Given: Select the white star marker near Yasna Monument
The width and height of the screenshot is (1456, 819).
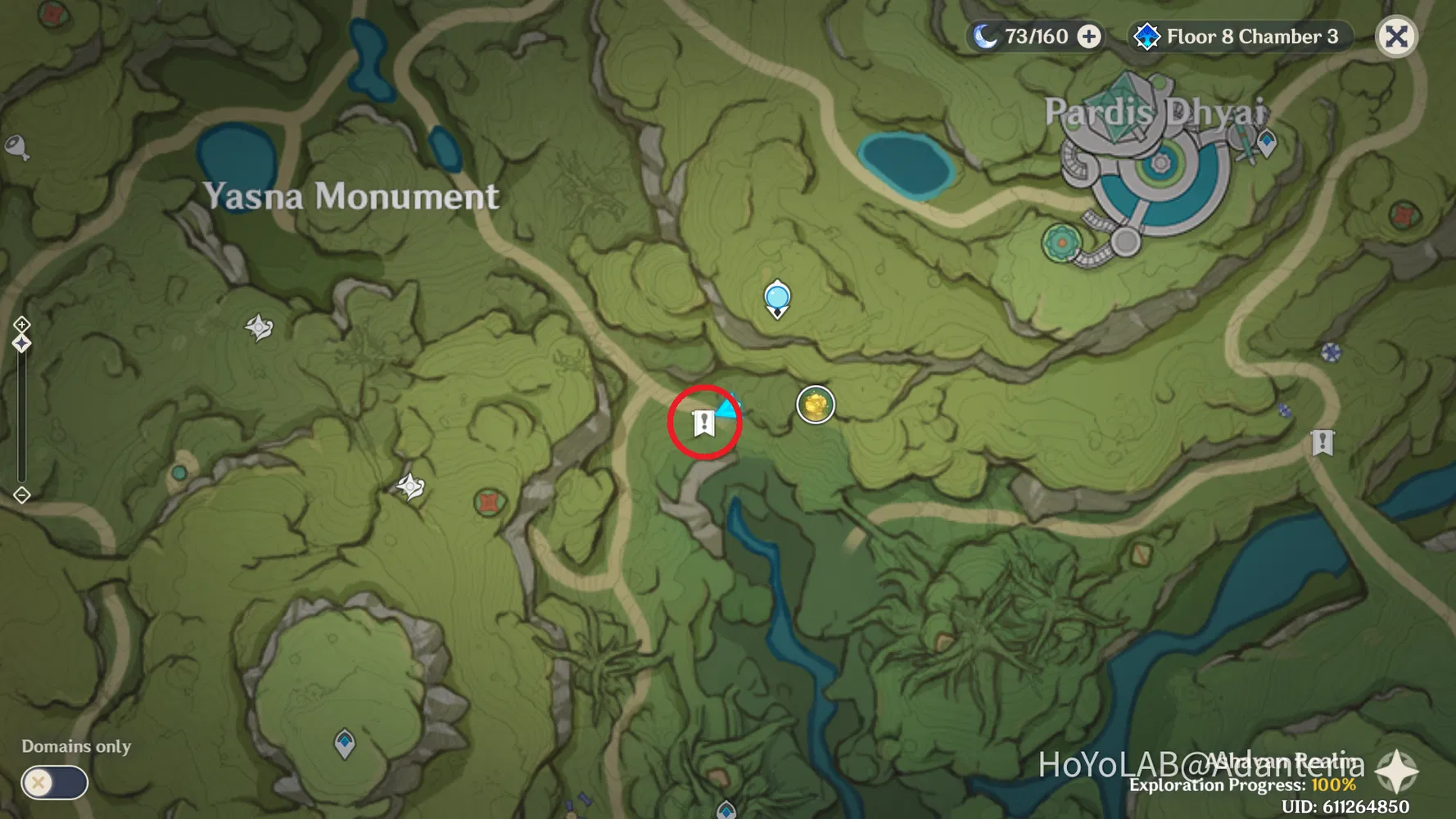Looking at the screenshot, I should (x=260, y=328).
